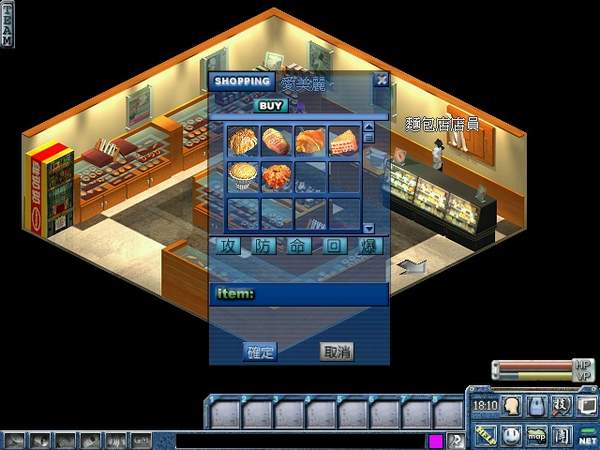Click the BUY button
The image size is (600, 450).
[x=270, y=105]
